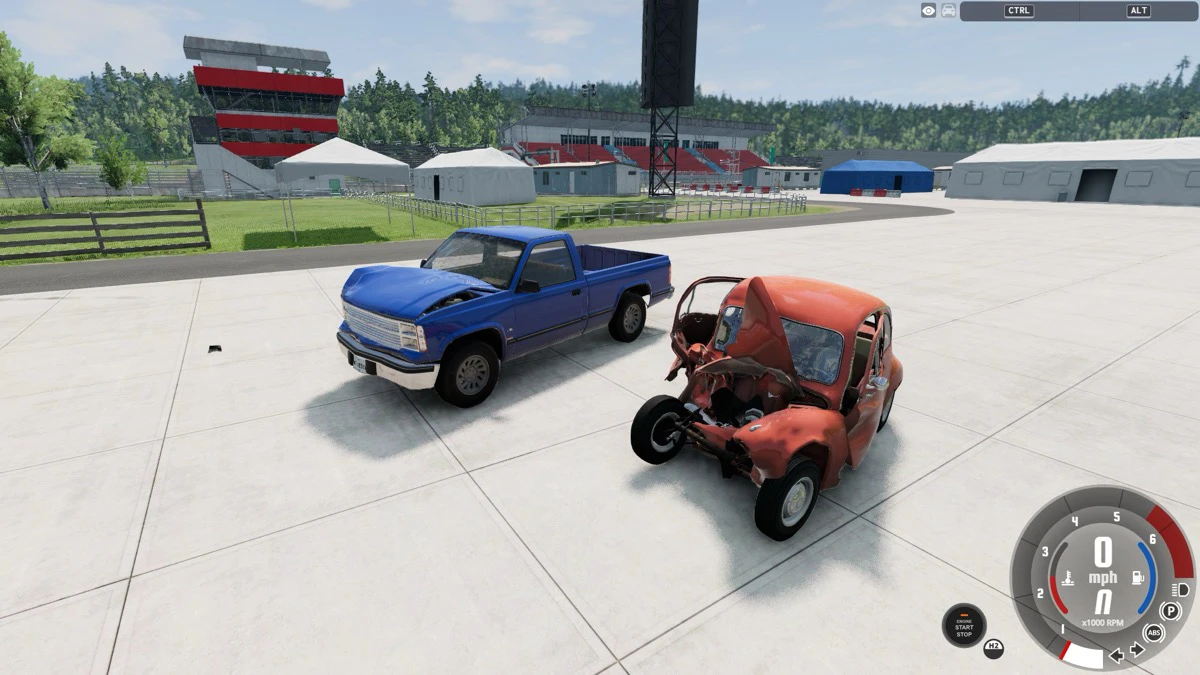Click the car icon beside the eye
1200x675 pixels.
coord(948,11)
